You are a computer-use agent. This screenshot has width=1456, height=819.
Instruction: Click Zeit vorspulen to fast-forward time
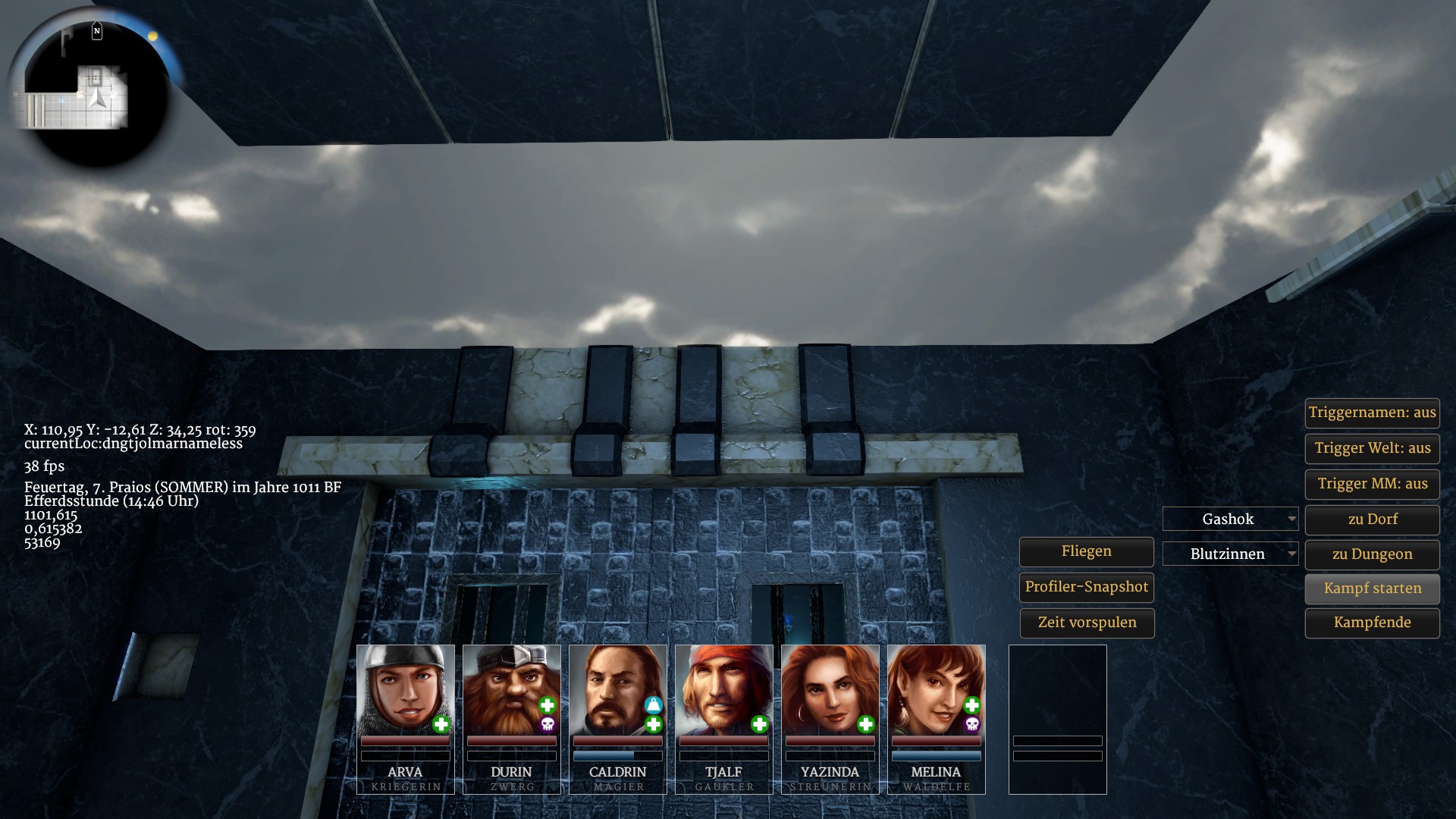[x=1086, y=623]
